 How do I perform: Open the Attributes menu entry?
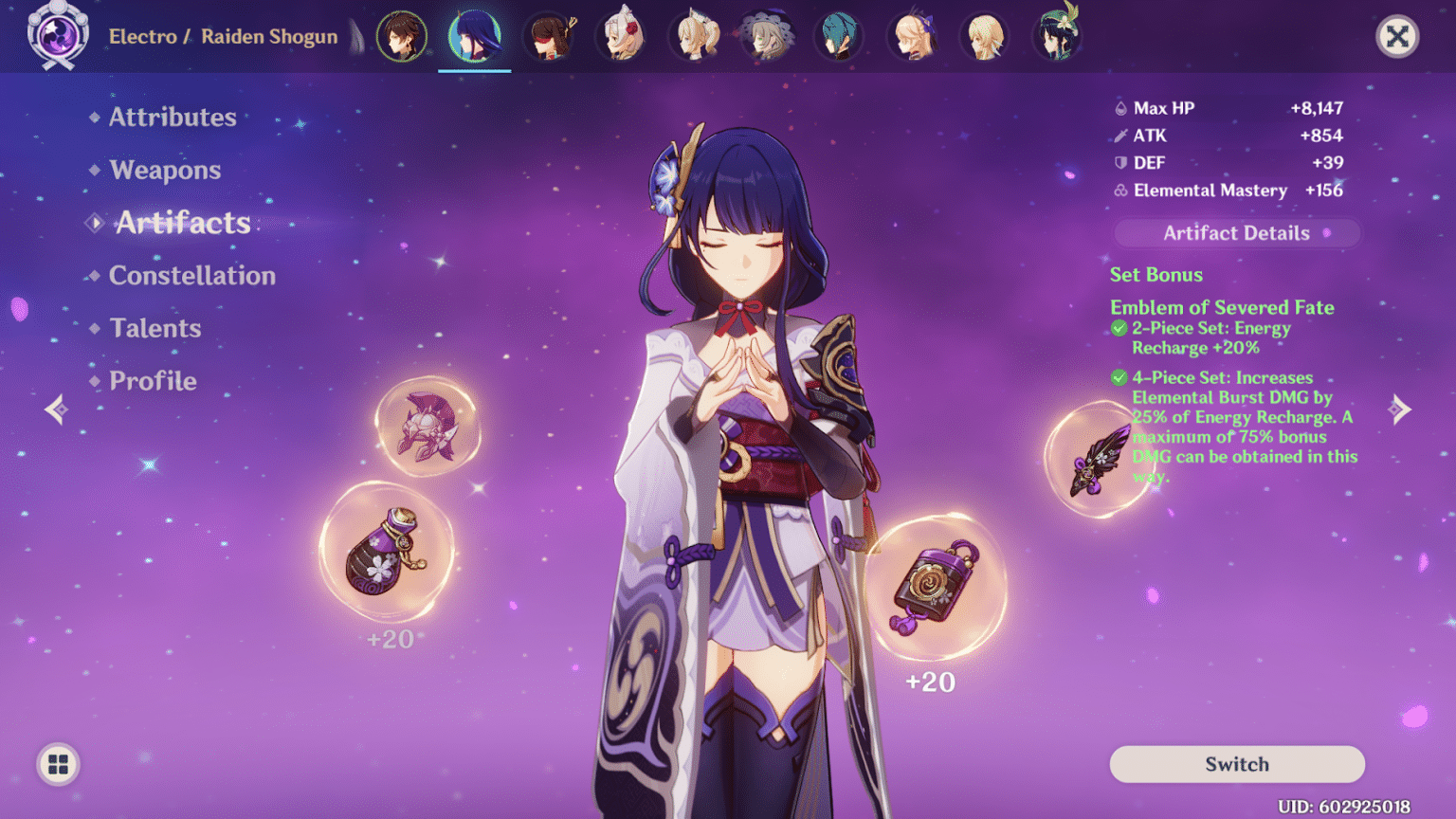pos(172,118)
